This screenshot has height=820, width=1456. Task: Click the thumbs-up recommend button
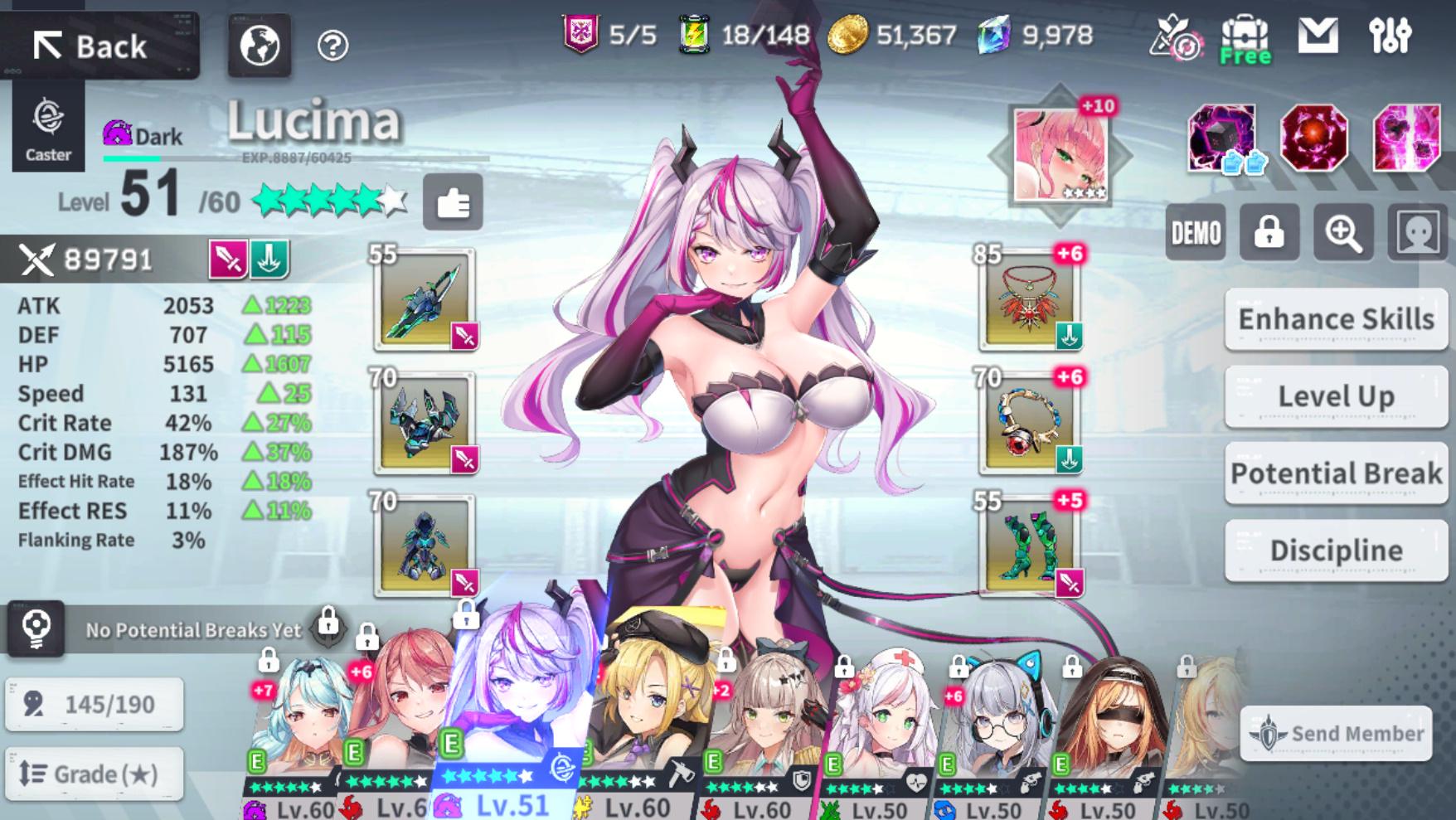pos(453,202)
